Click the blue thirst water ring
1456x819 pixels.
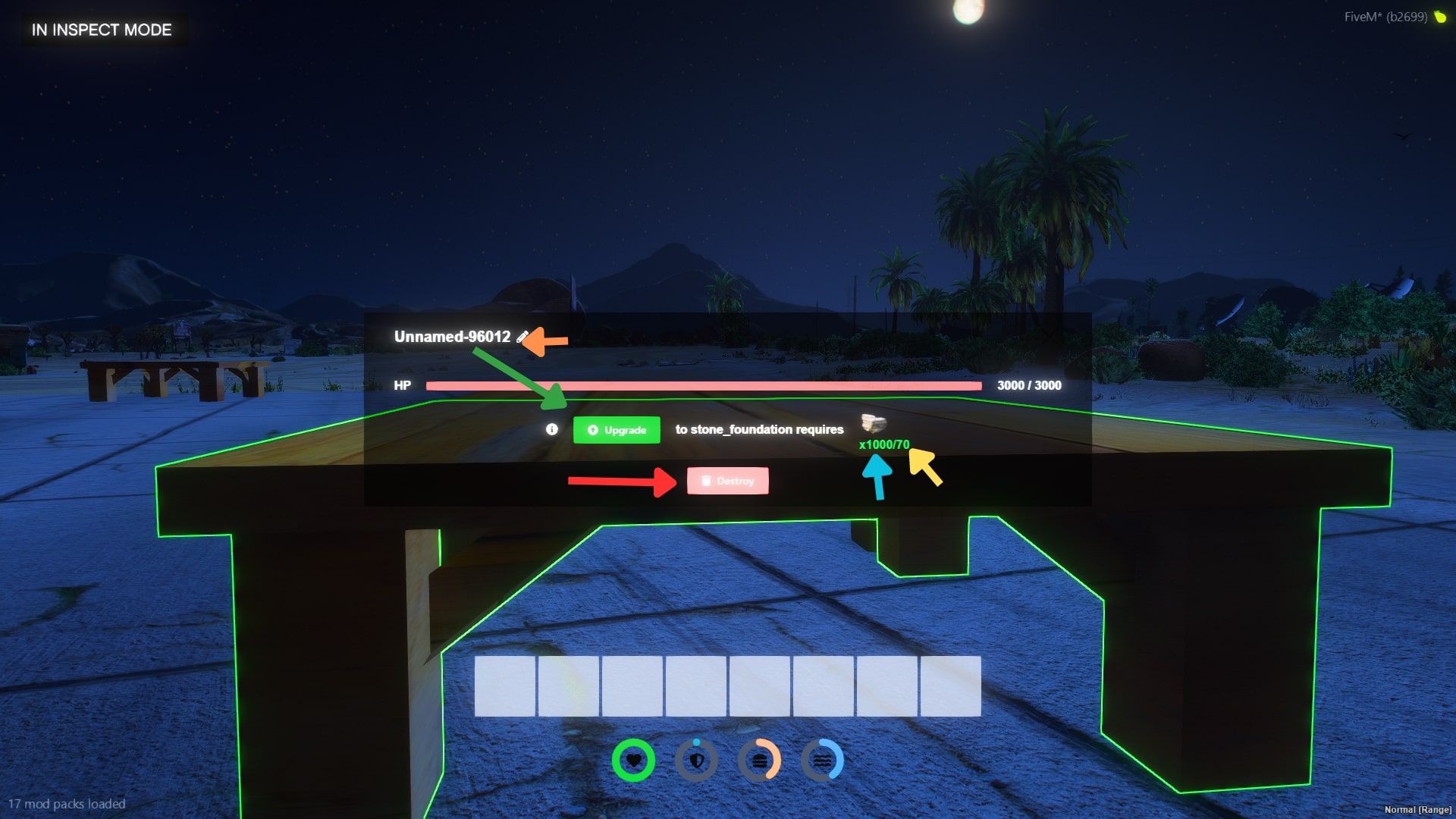[x=824, y=760]
